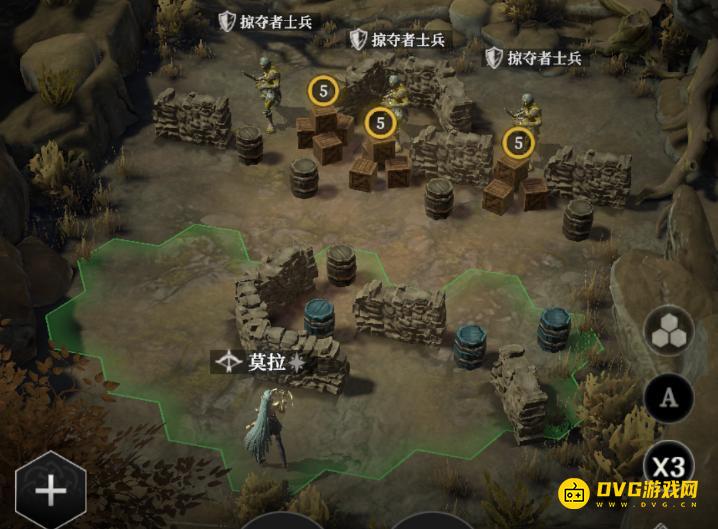The height and width of the screenshot is (529, 718).
Task: Toggle the three-hexagon grid button
Action: click(x=669, y=333)
